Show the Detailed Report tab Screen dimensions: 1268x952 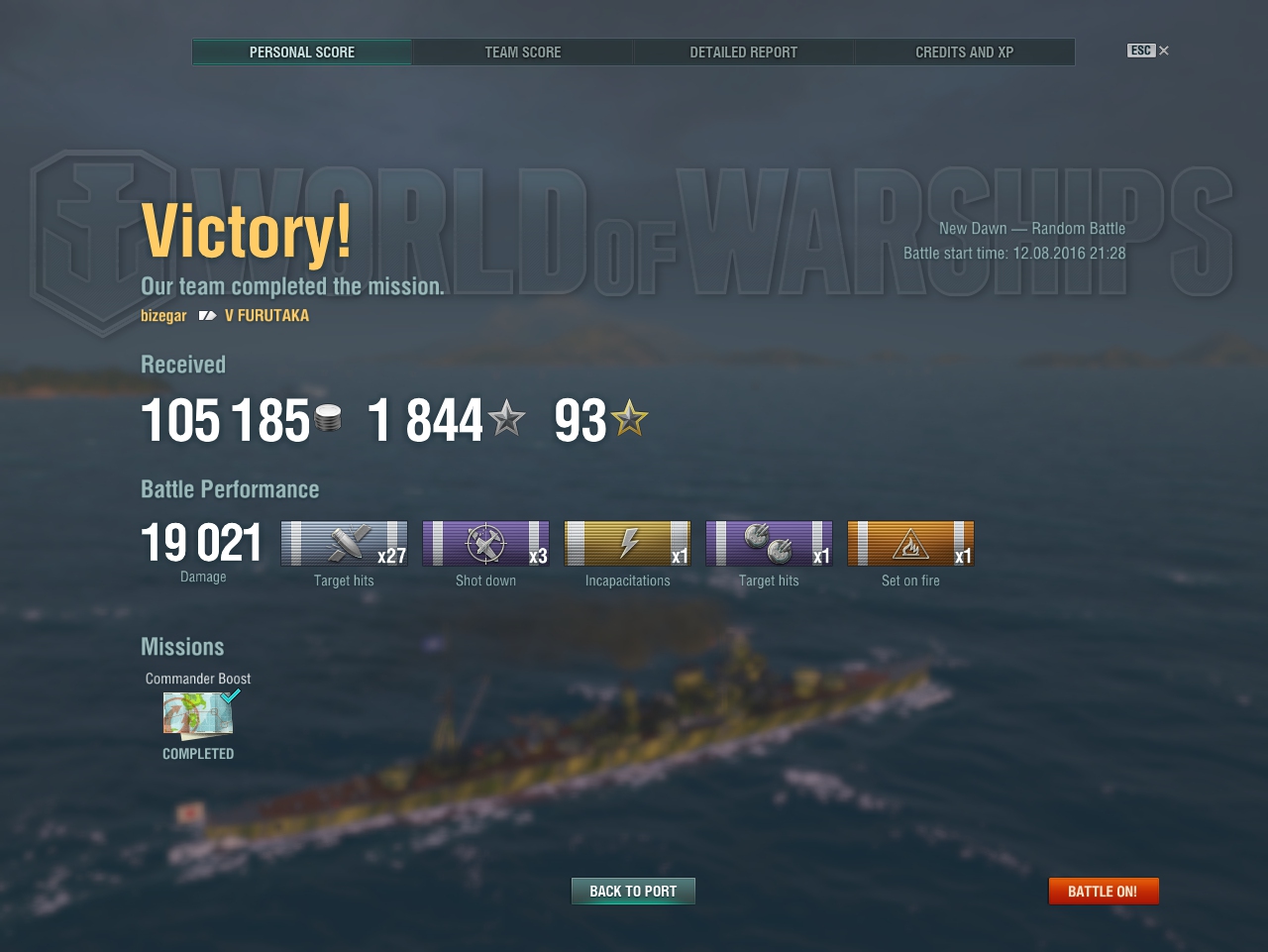point(743,53)
